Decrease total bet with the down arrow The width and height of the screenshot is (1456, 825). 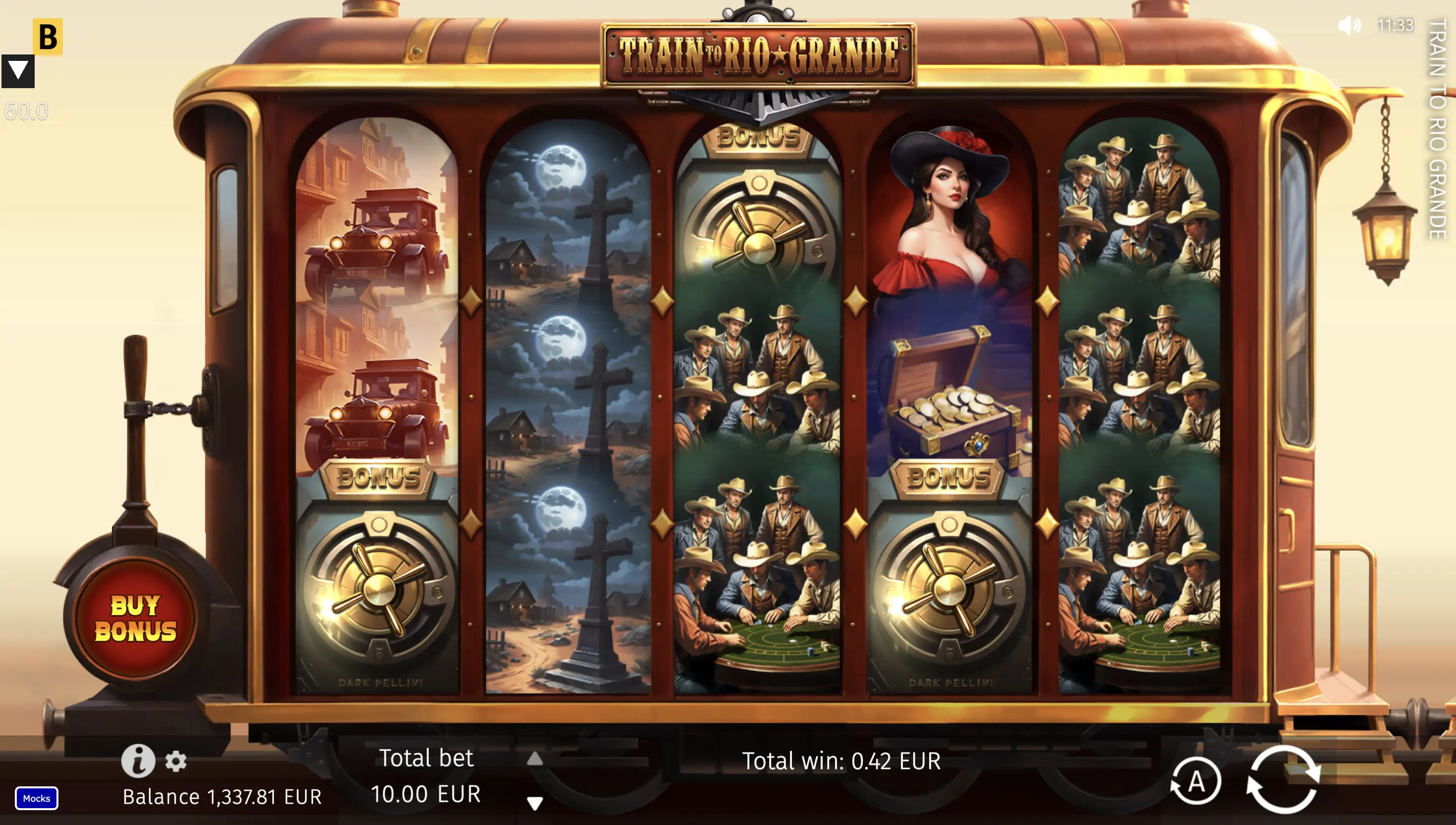coord(535,802)
